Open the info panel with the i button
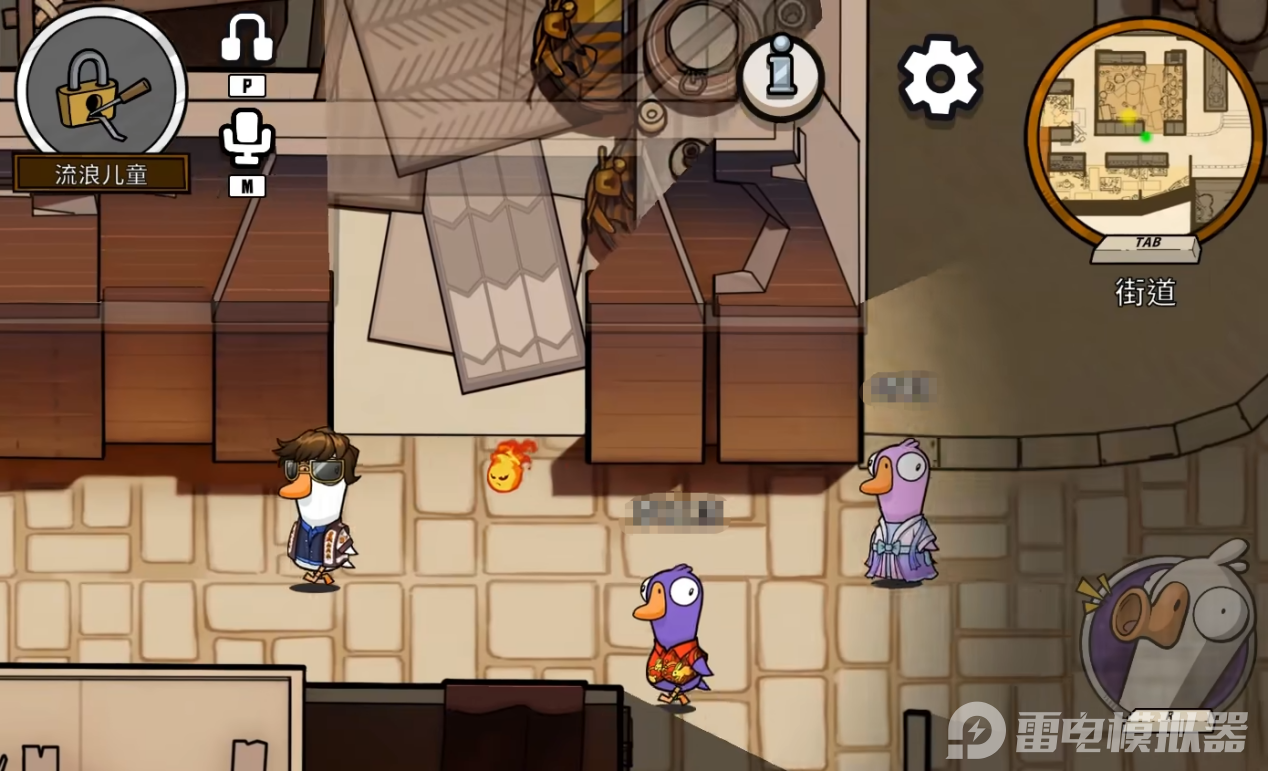 (781, 76)
